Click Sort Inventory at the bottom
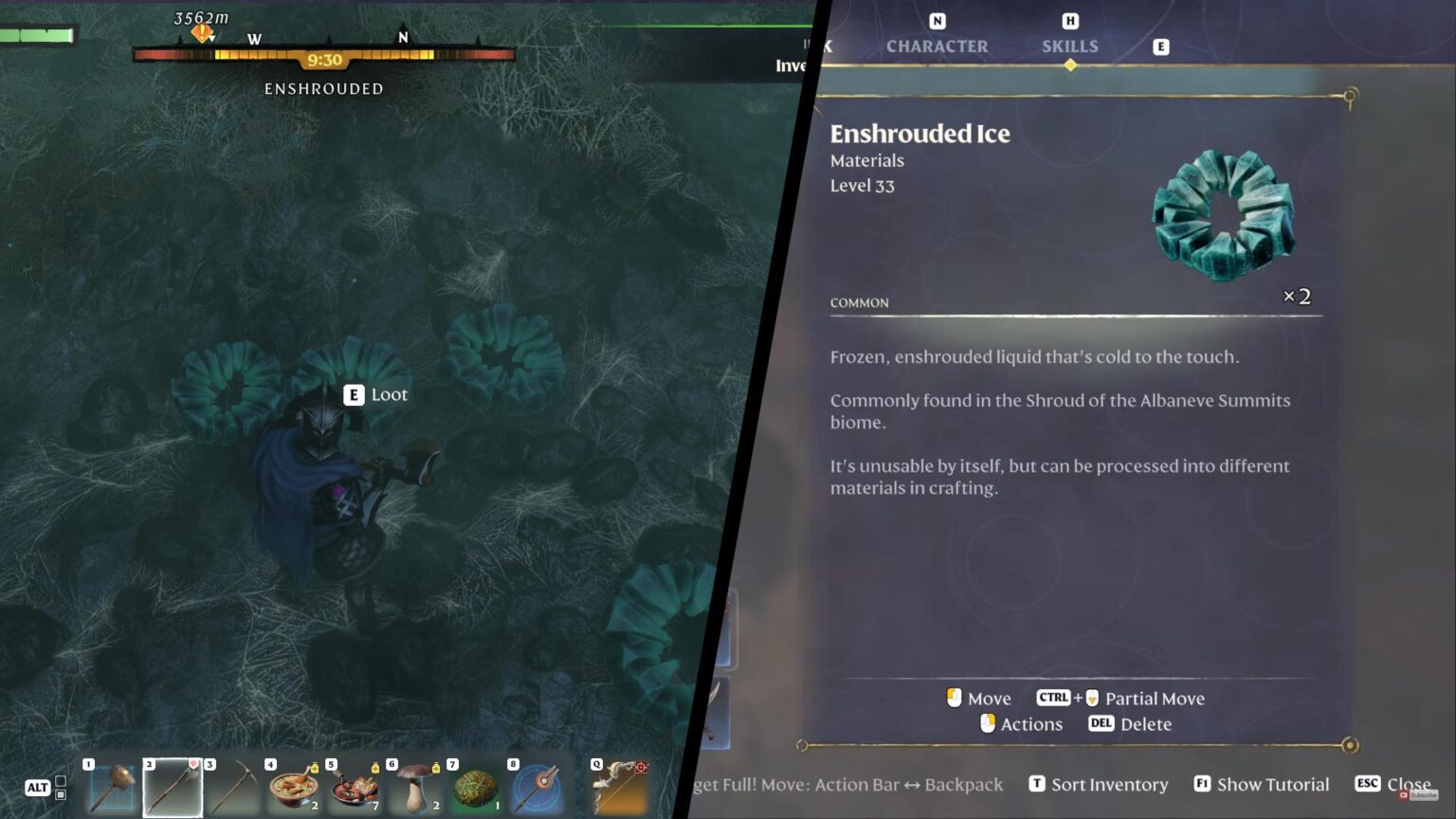 coord(1109,784)
